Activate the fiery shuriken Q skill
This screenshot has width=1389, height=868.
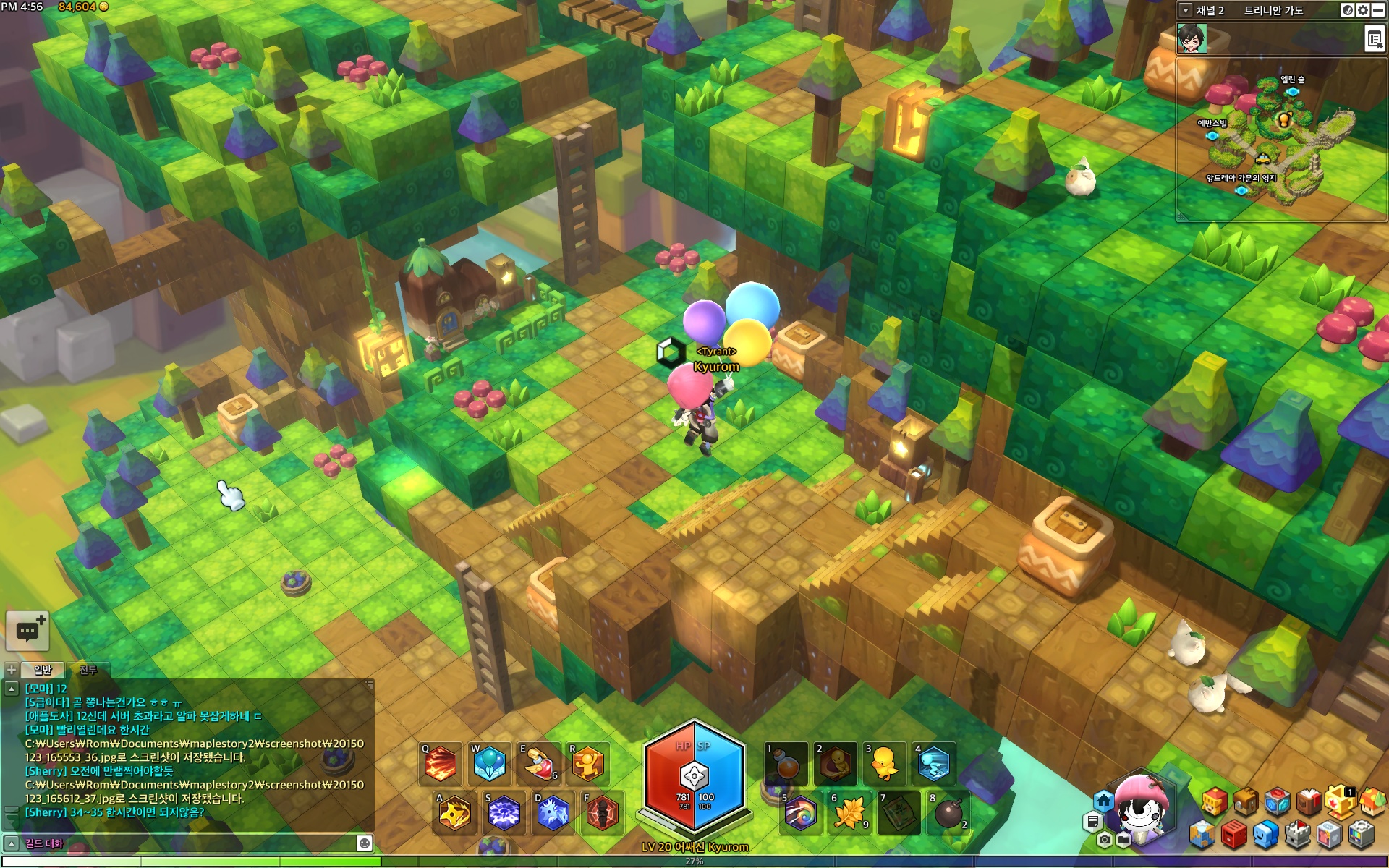click(x=441, y=764)
